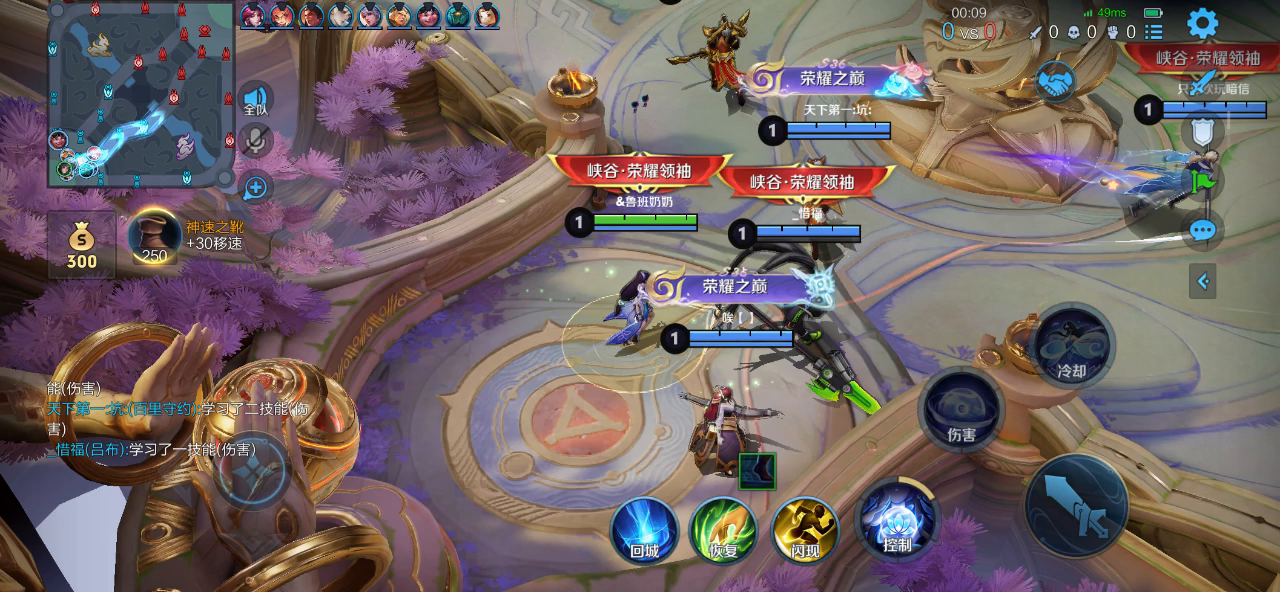This screenshot has height=592, width=1280.
Task: Click the minimap
Action: coord(140,95)
